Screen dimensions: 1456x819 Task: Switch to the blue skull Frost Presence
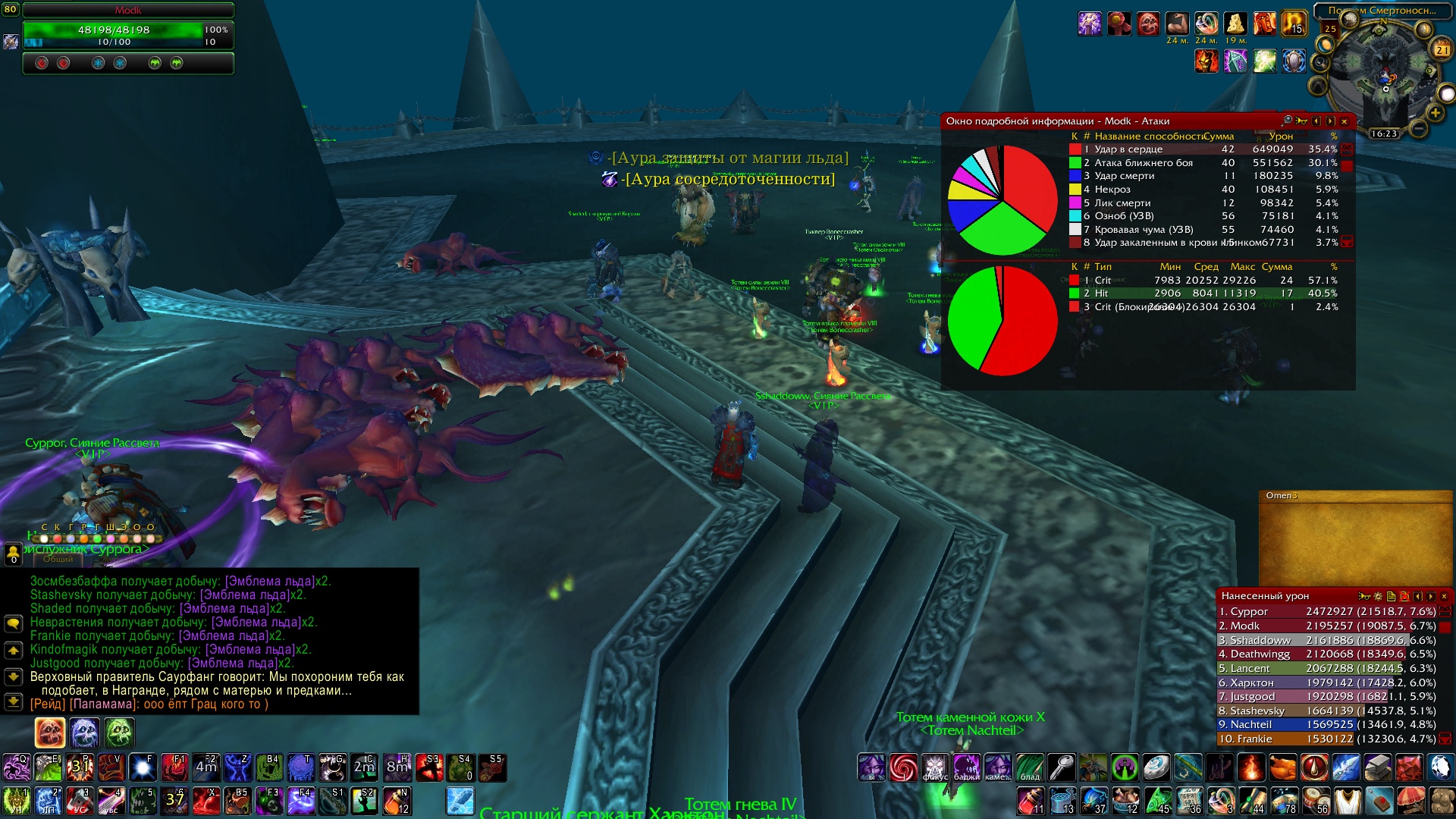85,733
